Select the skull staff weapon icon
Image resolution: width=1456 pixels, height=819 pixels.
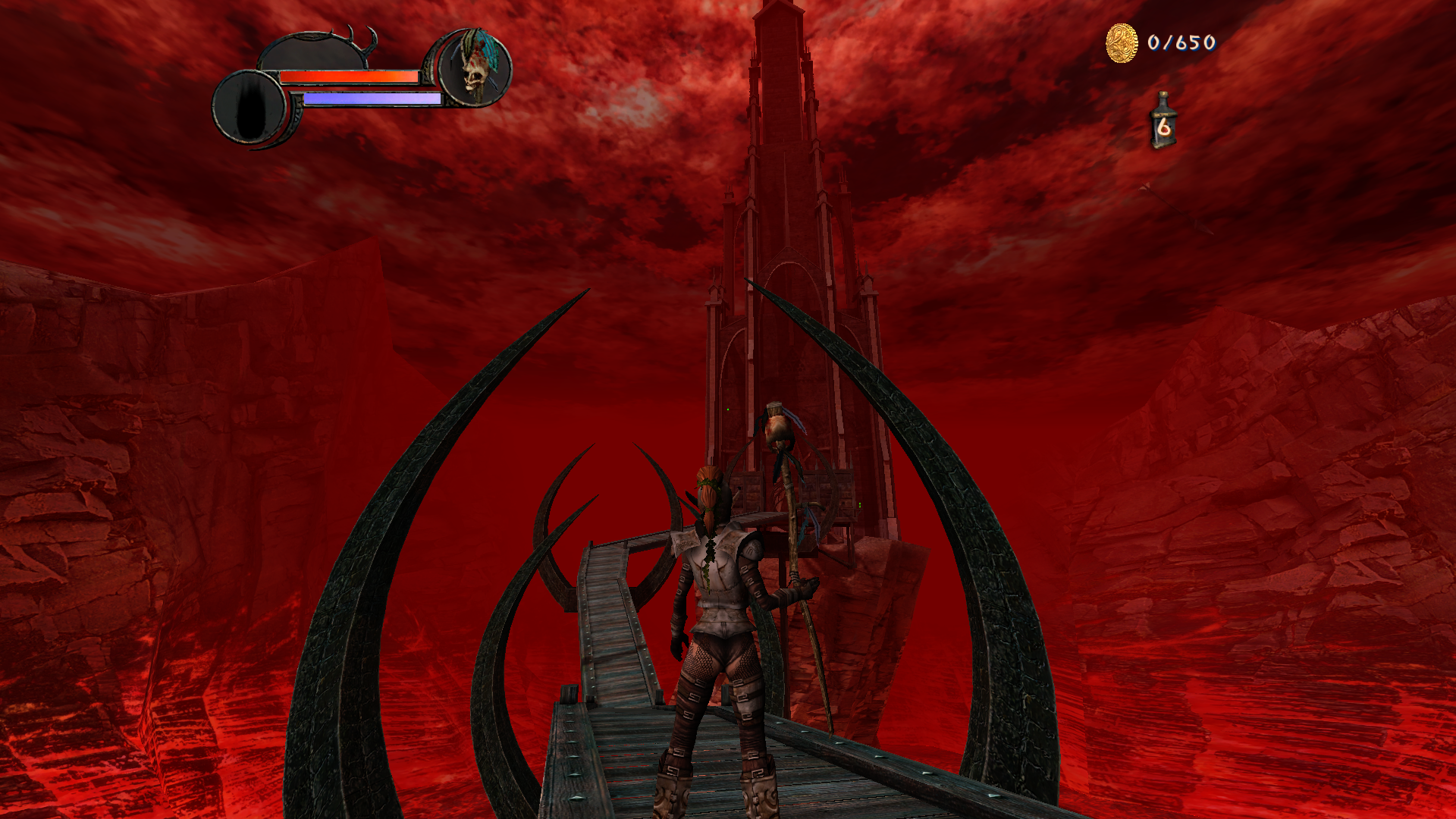click(475, 69)
